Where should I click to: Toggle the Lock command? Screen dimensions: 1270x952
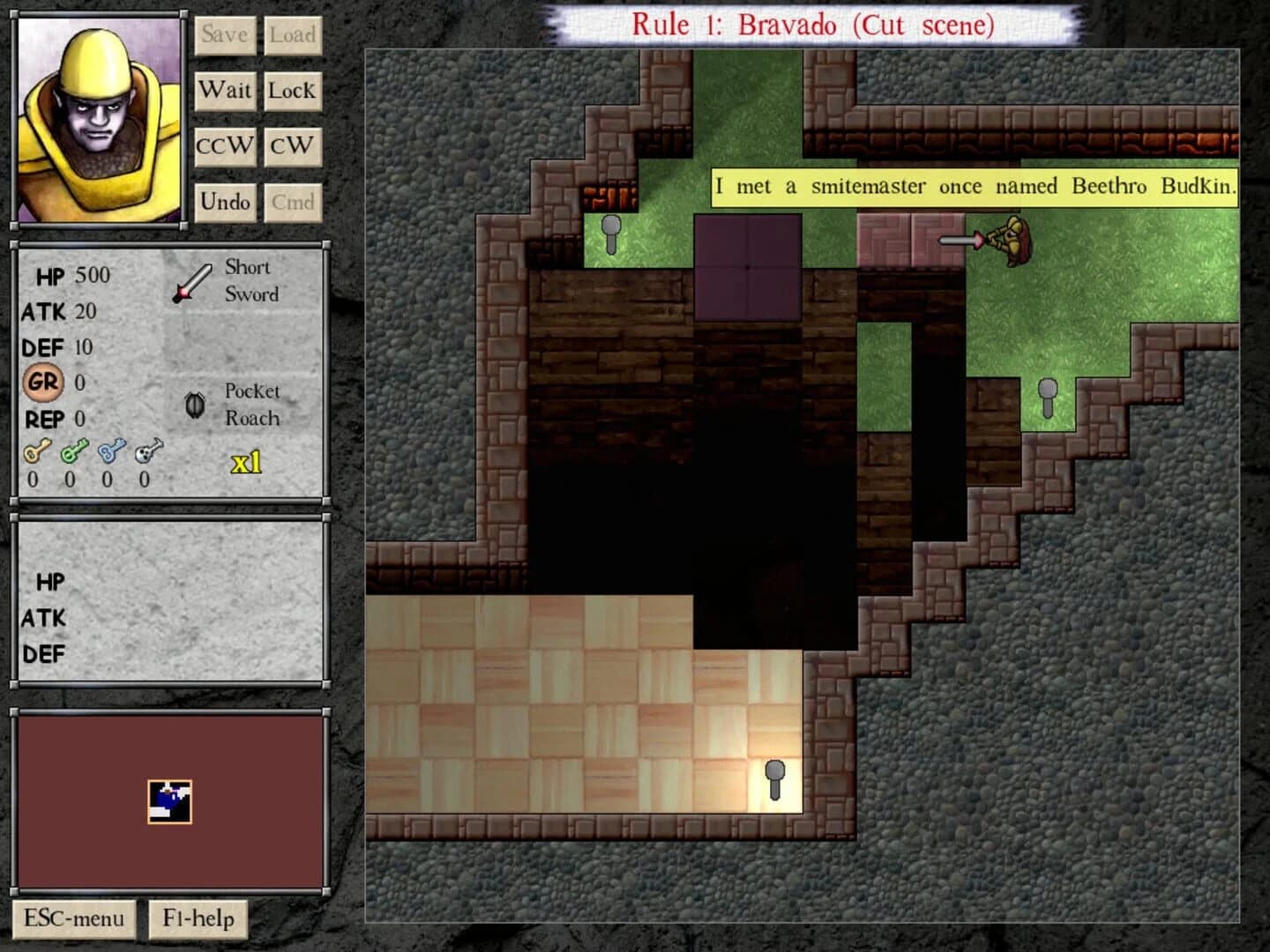pyautogui.click(x=293, y=90)
